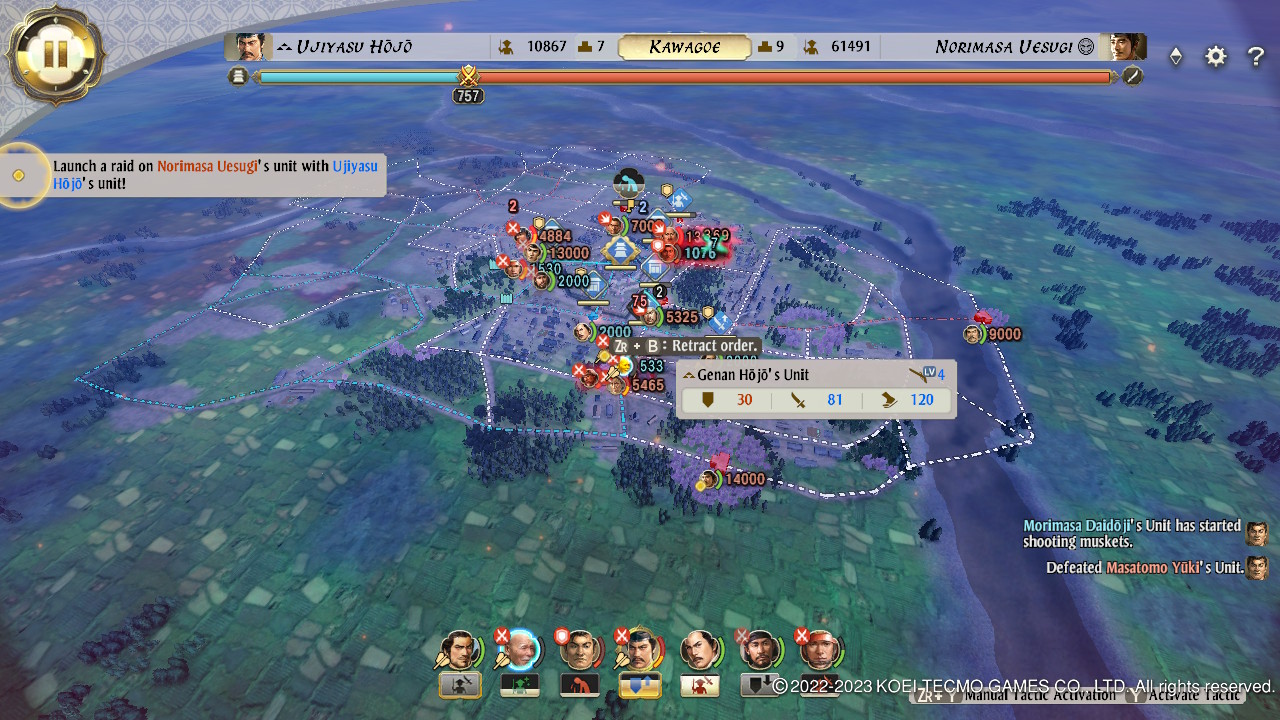
Task: Pause the battle with the gold pause button
Action: click(54, 53)
